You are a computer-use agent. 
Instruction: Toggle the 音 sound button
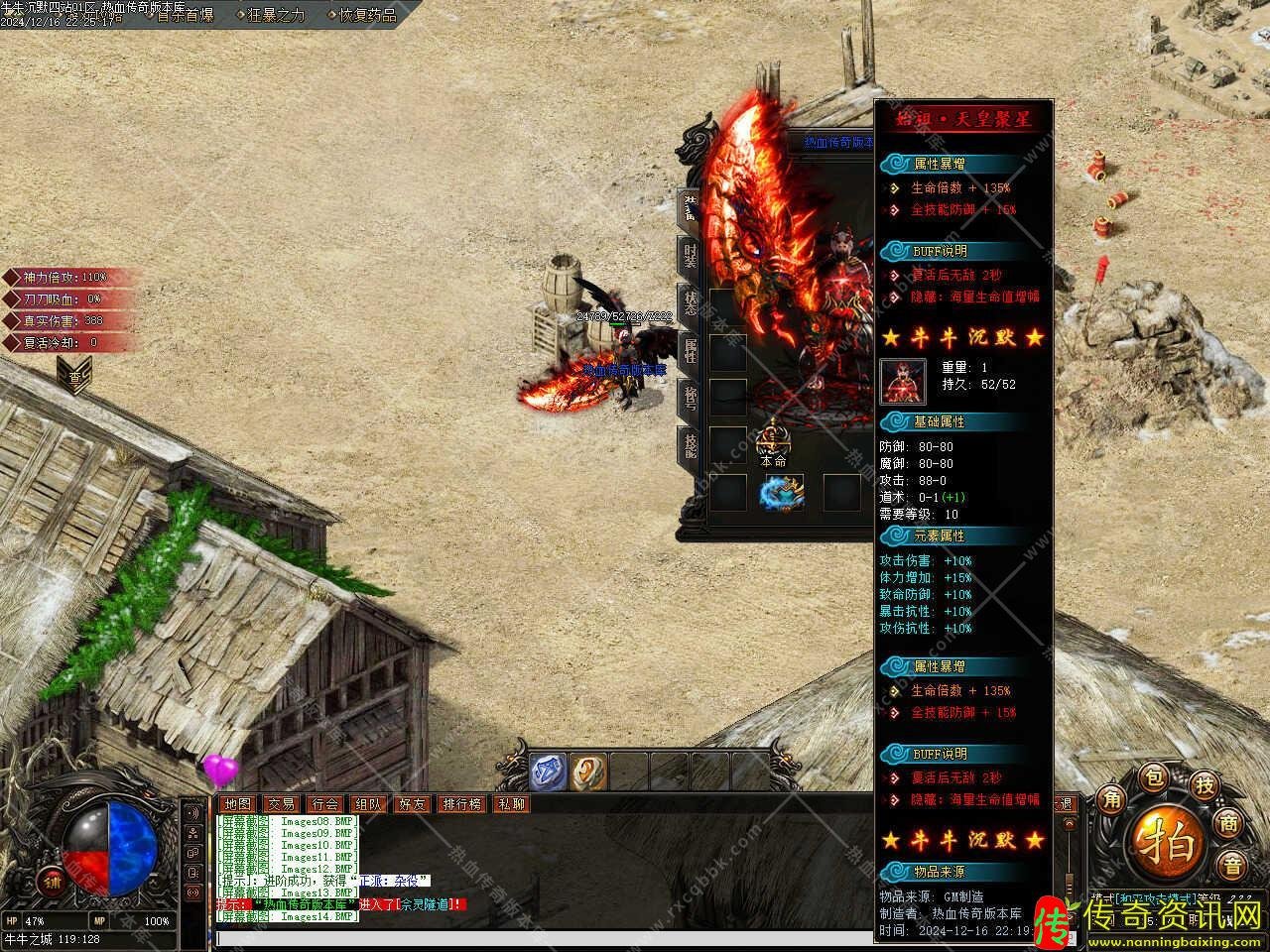click(x=1231, y=866)
